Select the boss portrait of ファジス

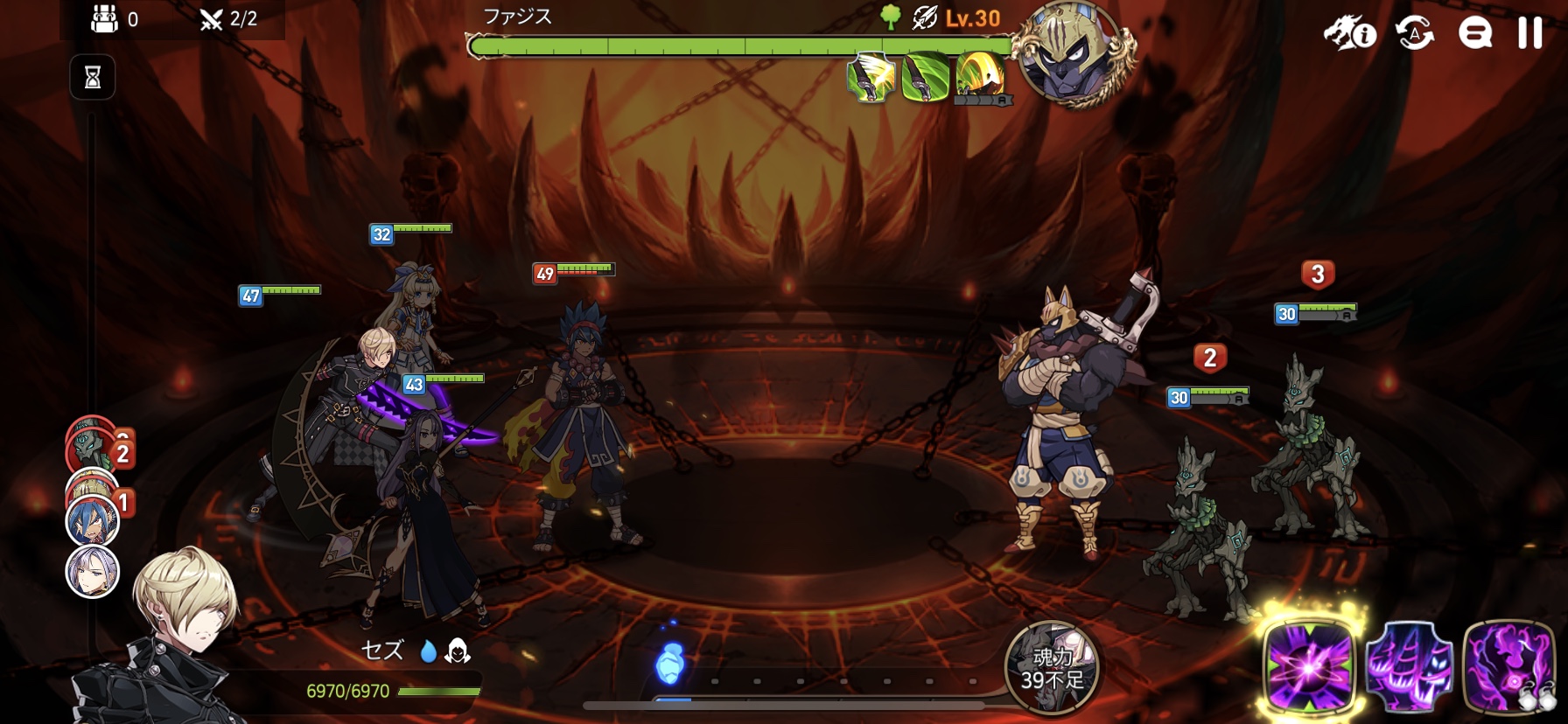tap(1074, 54)
